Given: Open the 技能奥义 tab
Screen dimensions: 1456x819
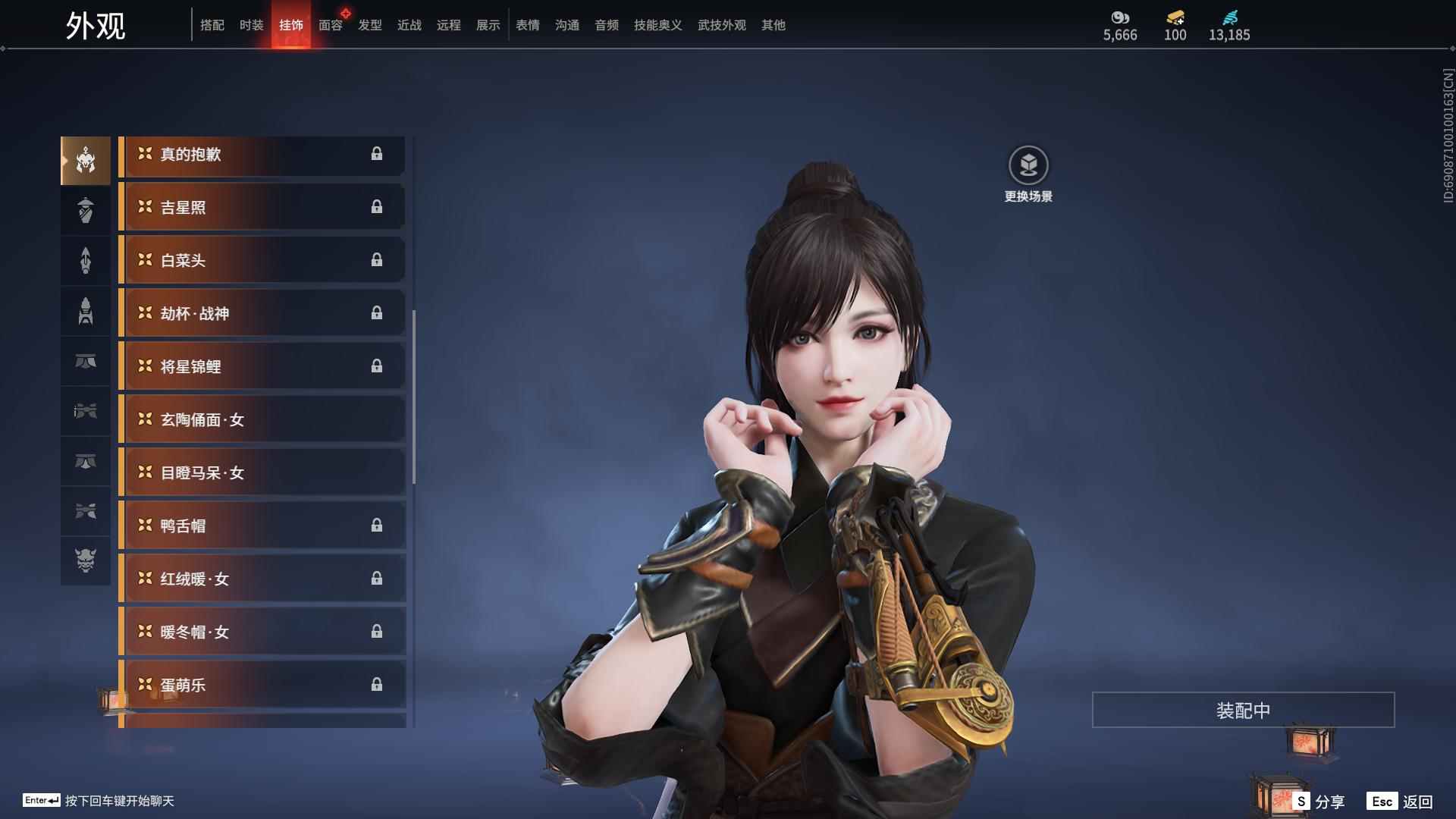Looking at the screenshot, I should point(657,25).
